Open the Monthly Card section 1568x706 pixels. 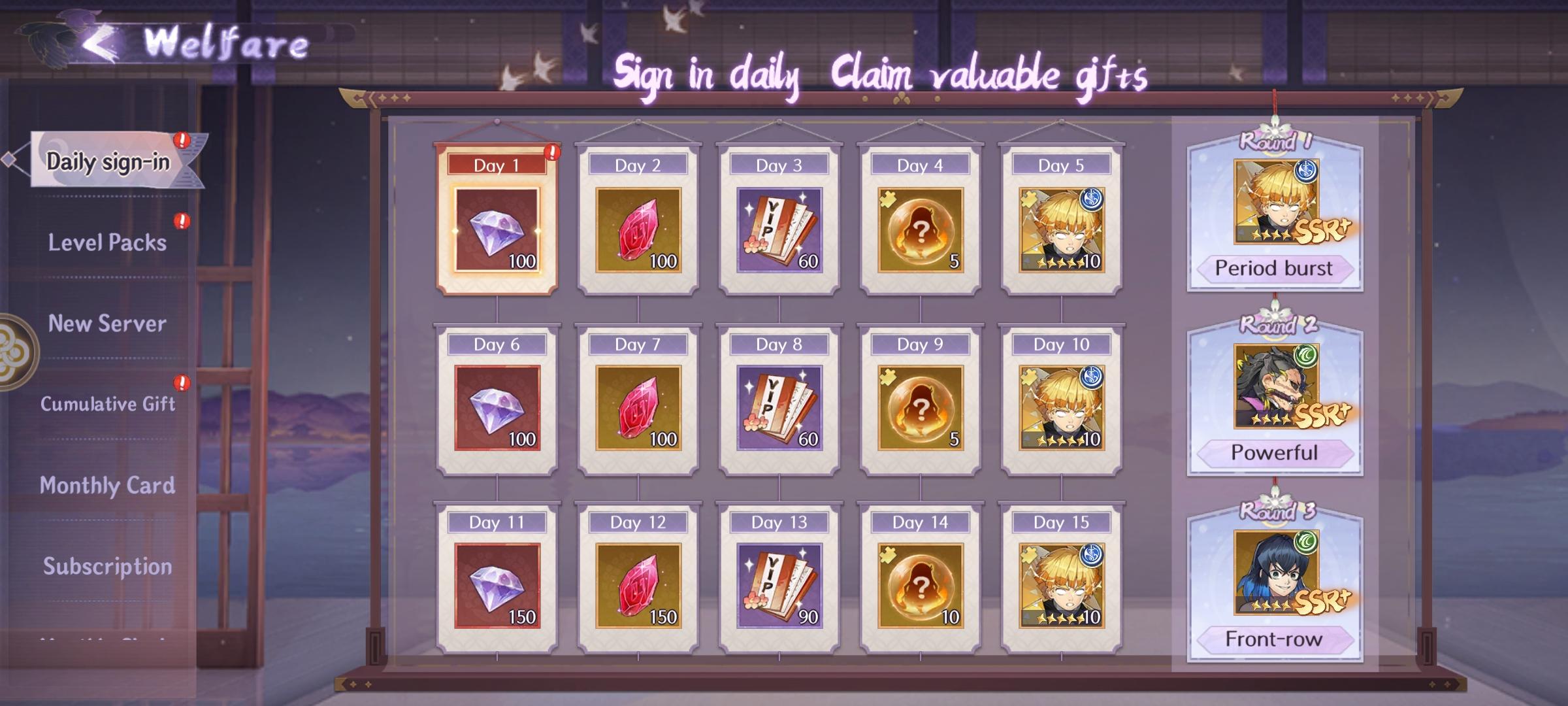[x=108, y=485]
